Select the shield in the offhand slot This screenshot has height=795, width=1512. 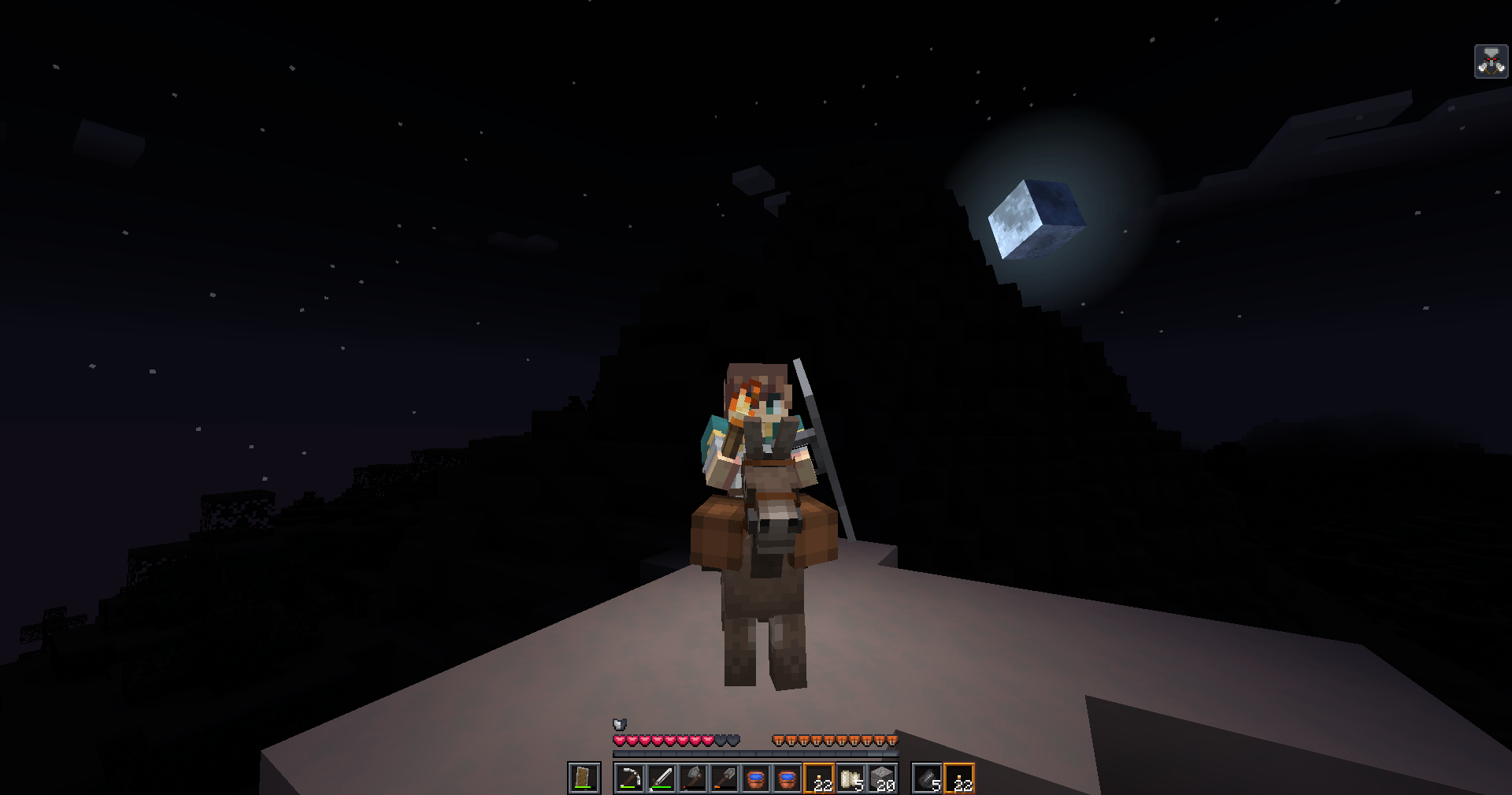tap(583, 778)
